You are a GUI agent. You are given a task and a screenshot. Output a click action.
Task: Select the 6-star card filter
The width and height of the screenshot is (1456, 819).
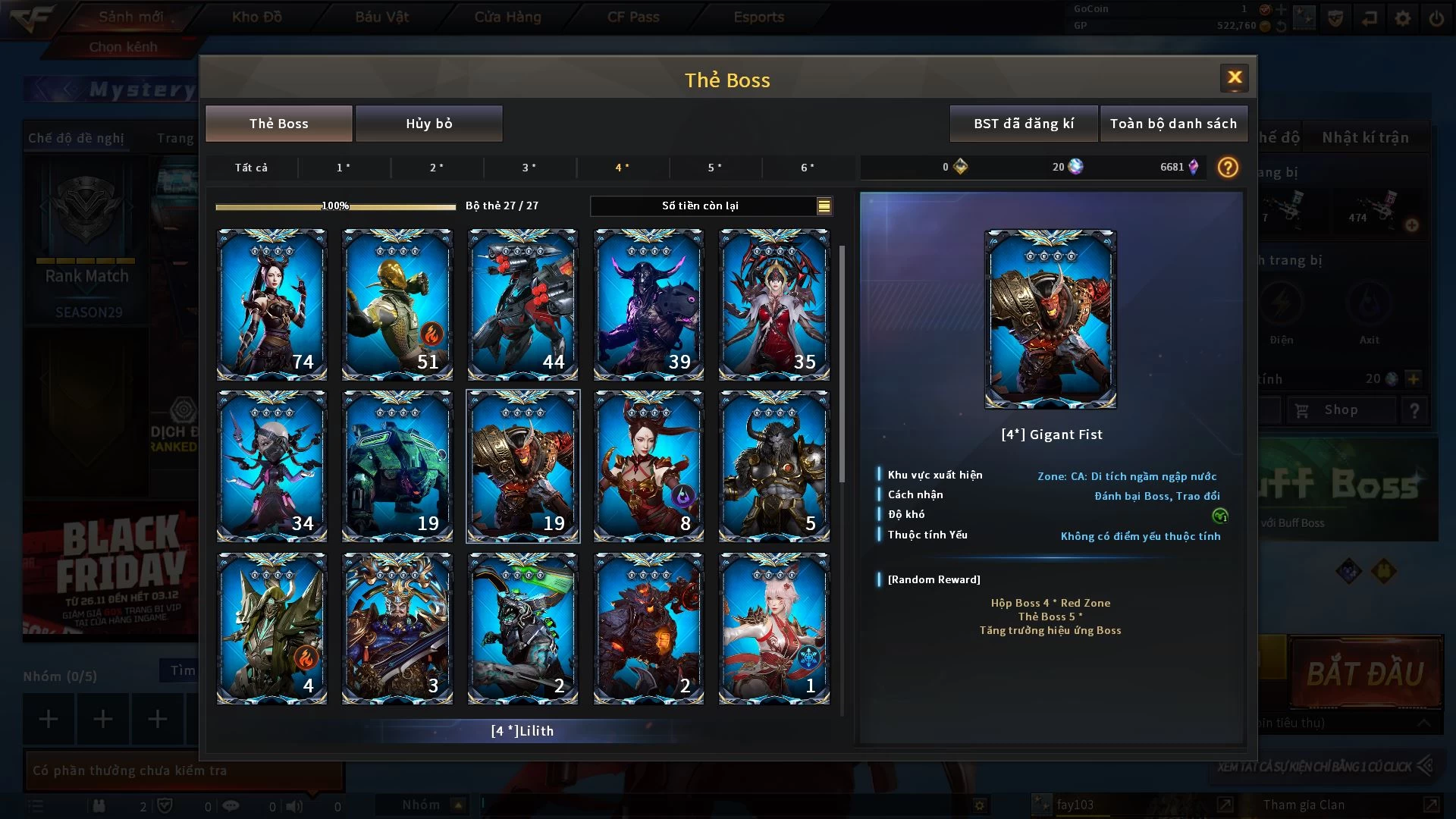pos(808,168)
